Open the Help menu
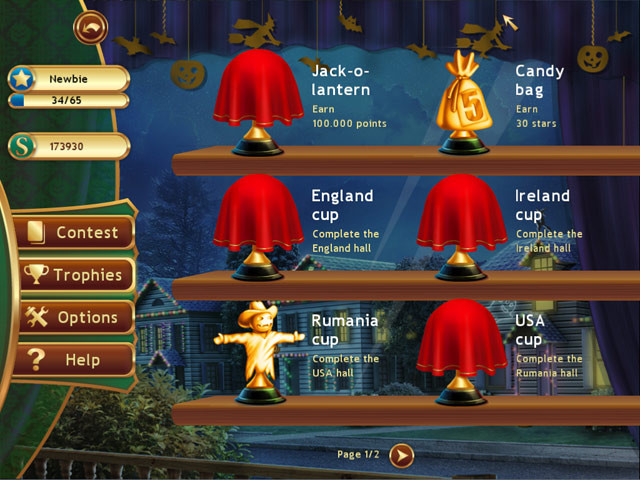The width and height of the screenshot is (640, 480). 76,359
